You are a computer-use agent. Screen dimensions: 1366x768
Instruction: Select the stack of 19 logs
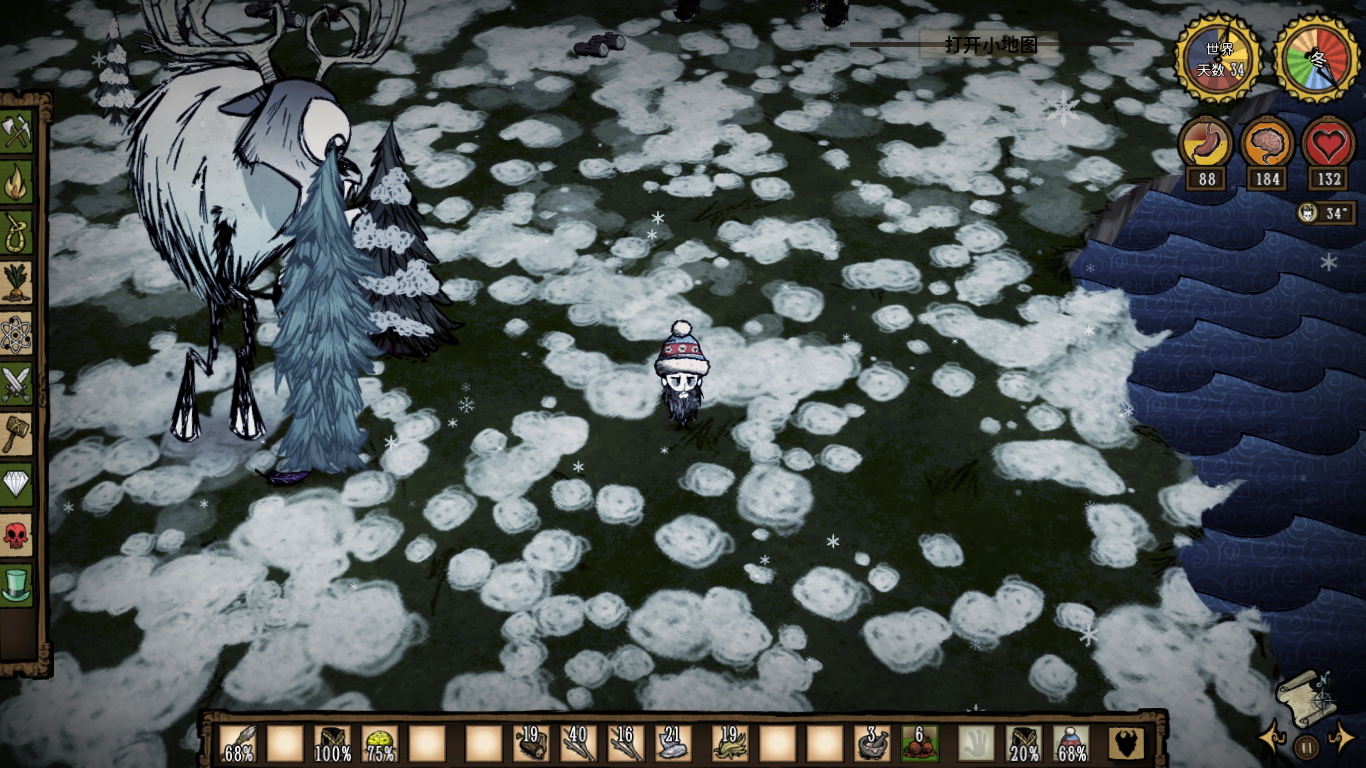click(x=531, y=743)
